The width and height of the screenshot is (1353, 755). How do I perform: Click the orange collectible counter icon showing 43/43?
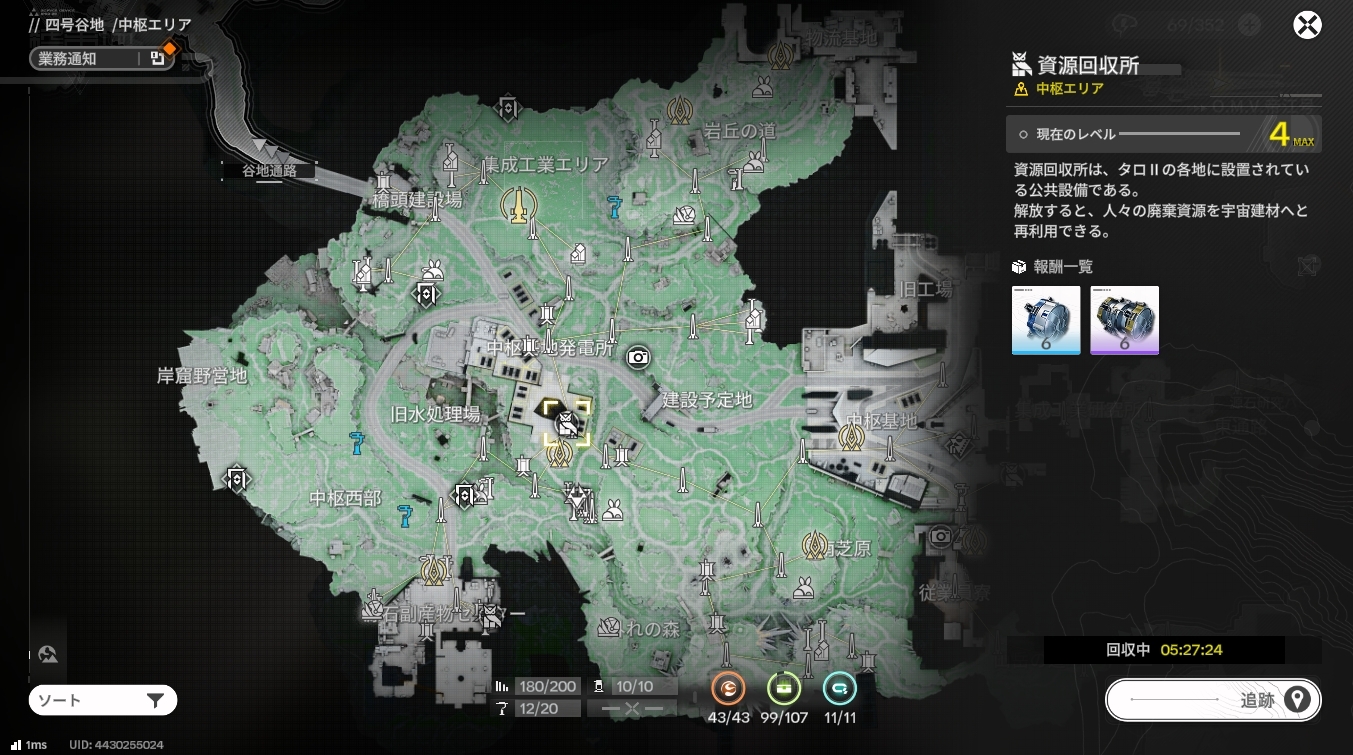click(x=729, y=689)
